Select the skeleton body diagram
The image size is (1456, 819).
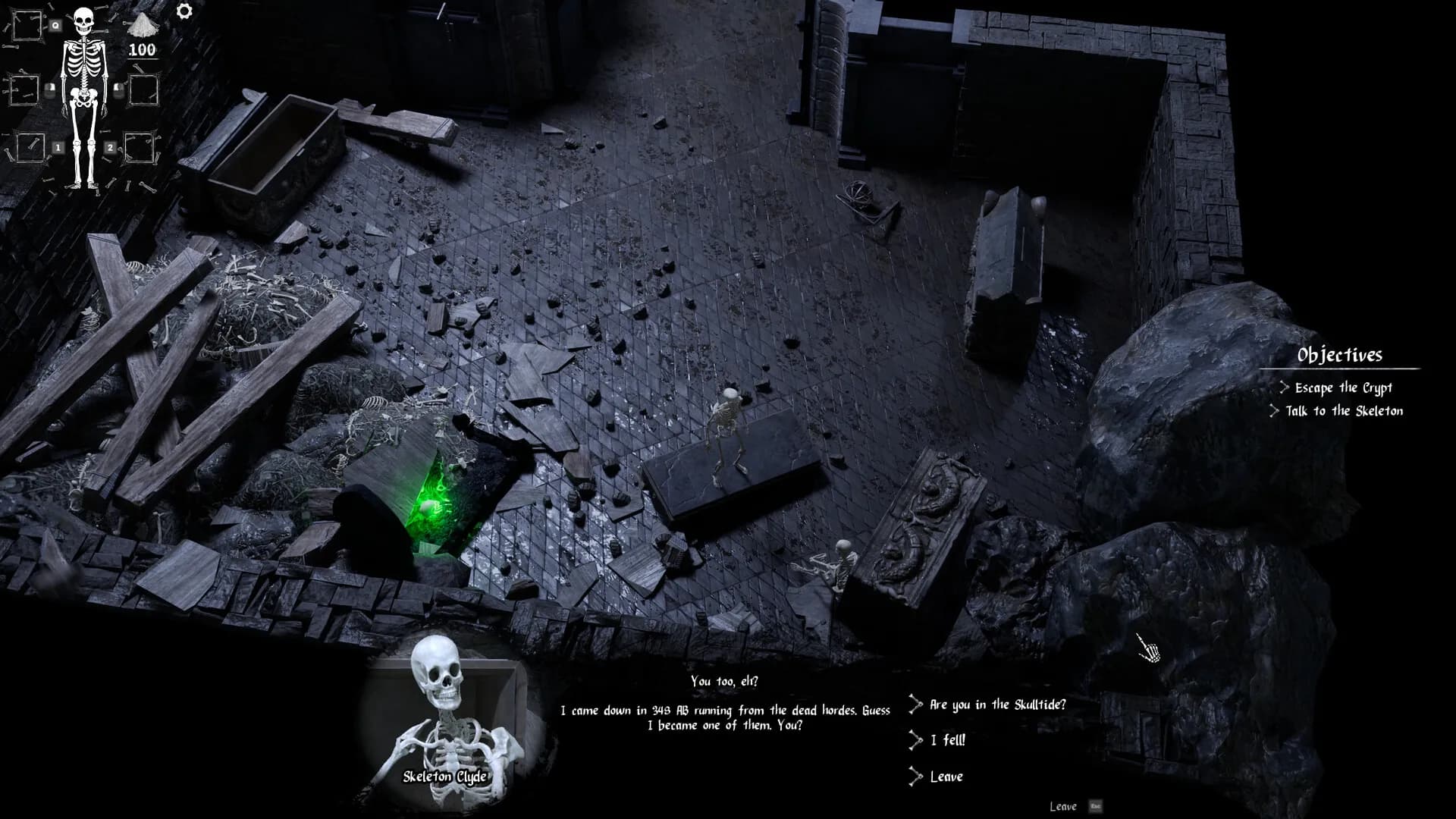pos(84,91)
